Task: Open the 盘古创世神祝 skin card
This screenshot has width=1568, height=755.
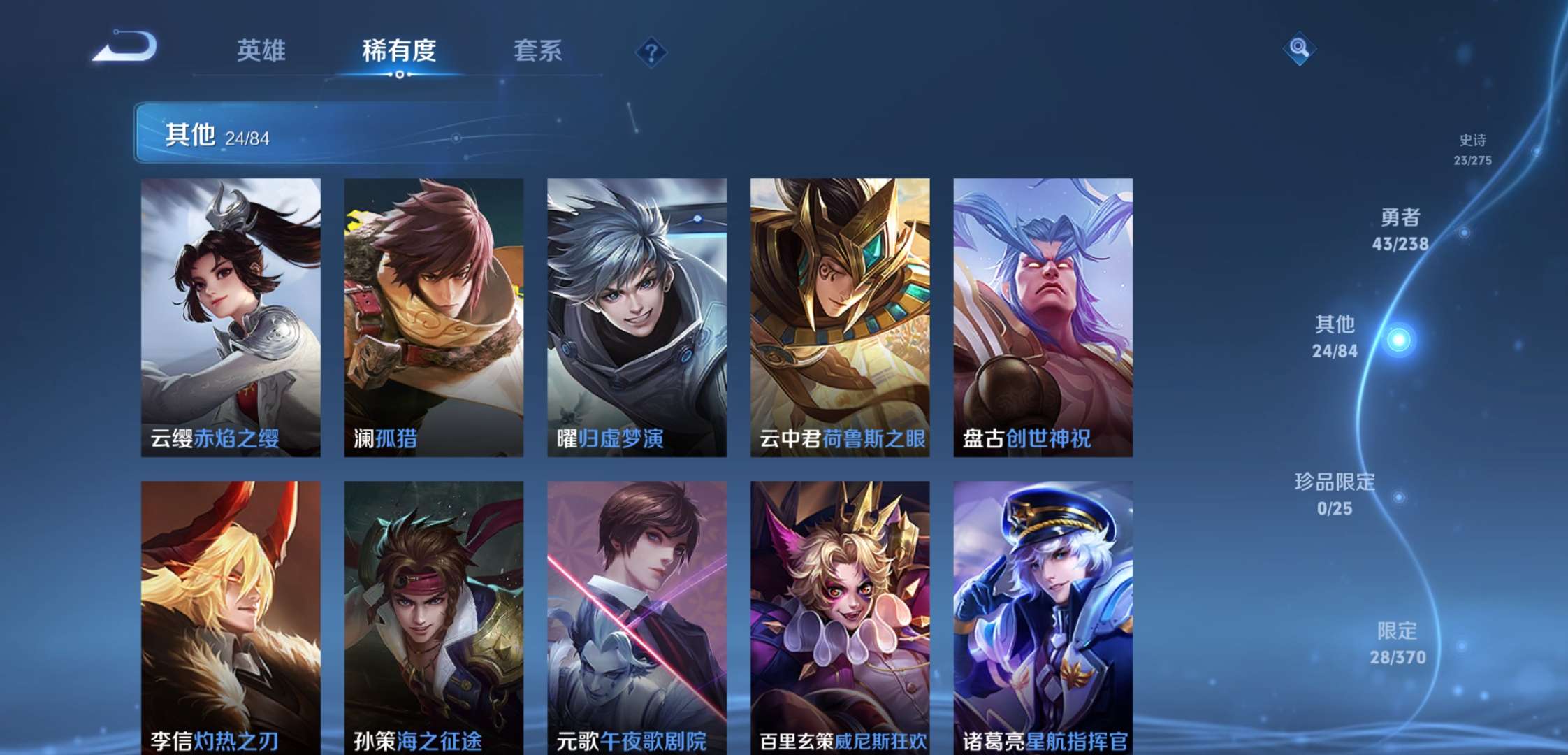Action: click(1044, 315)
